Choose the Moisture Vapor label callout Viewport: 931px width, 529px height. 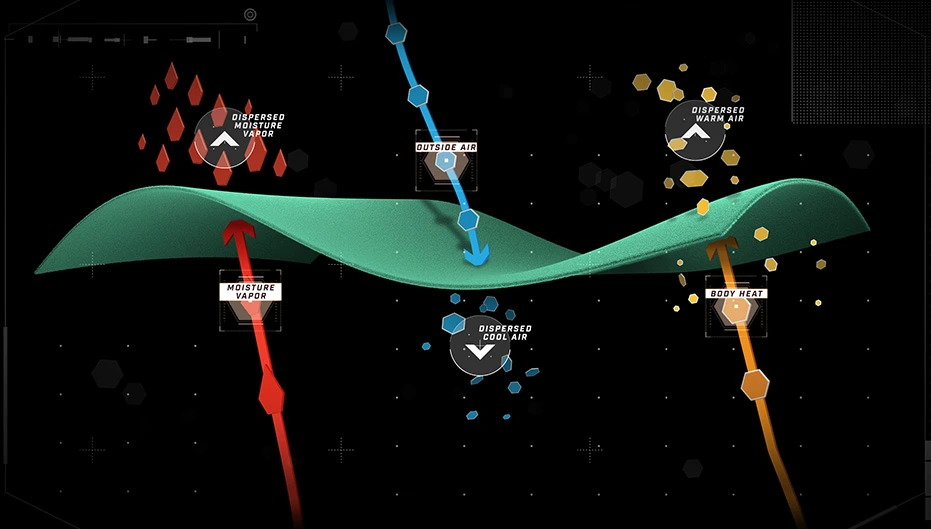tap(249, 293)
